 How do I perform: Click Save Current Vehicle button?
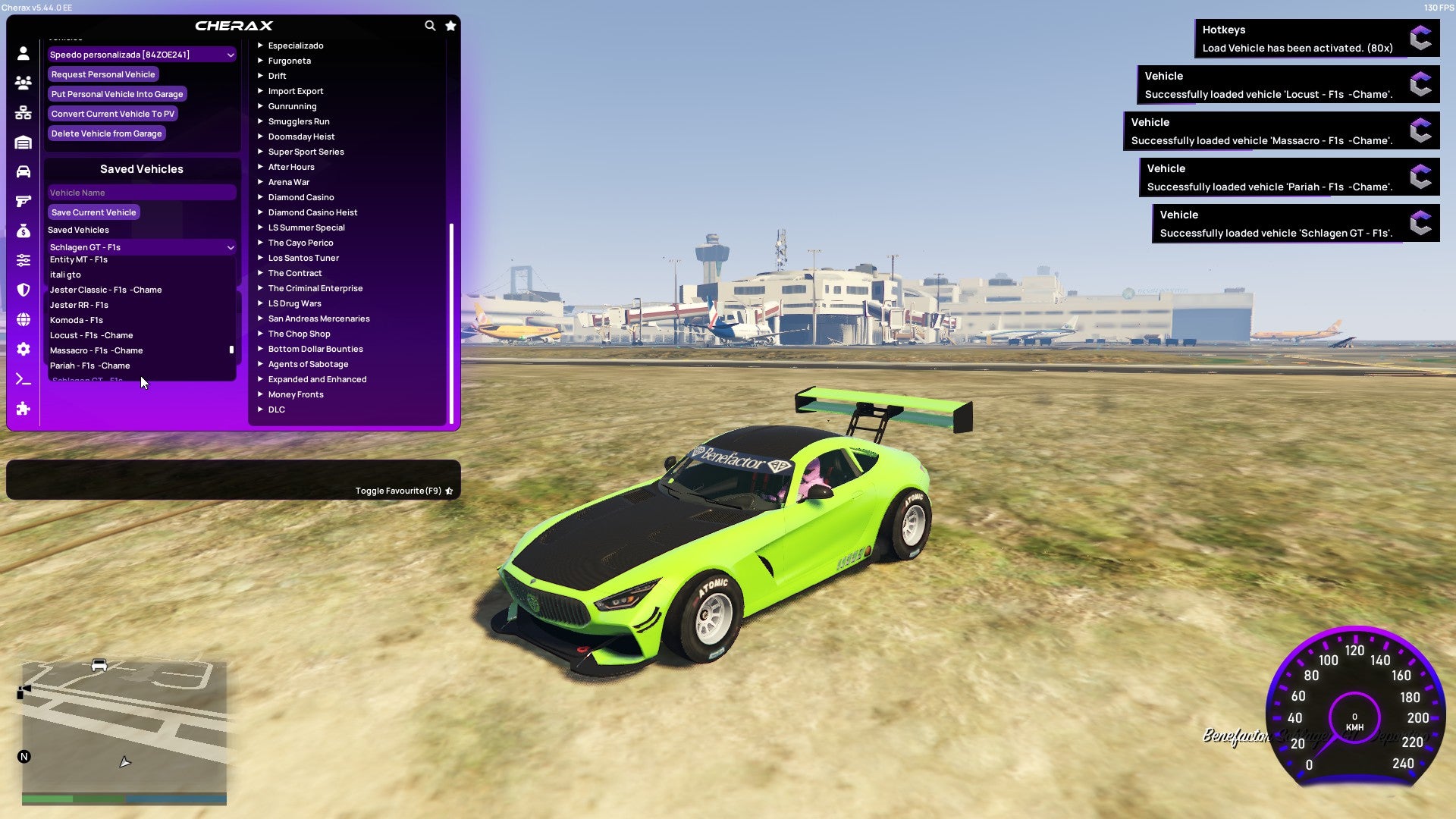[x=93, y=212]
